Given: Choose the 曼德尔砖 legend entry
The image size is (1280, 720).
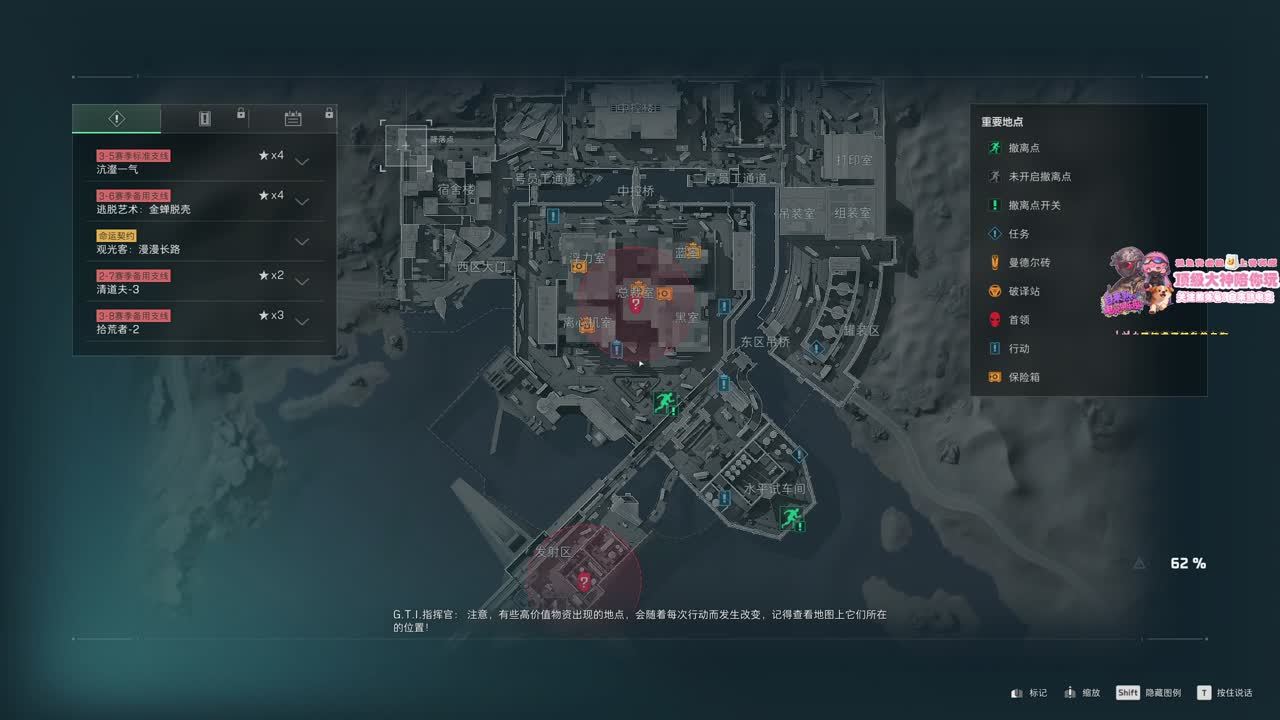Looking at the screenshot, I should pyautogui.click(x=1029, y=263).
